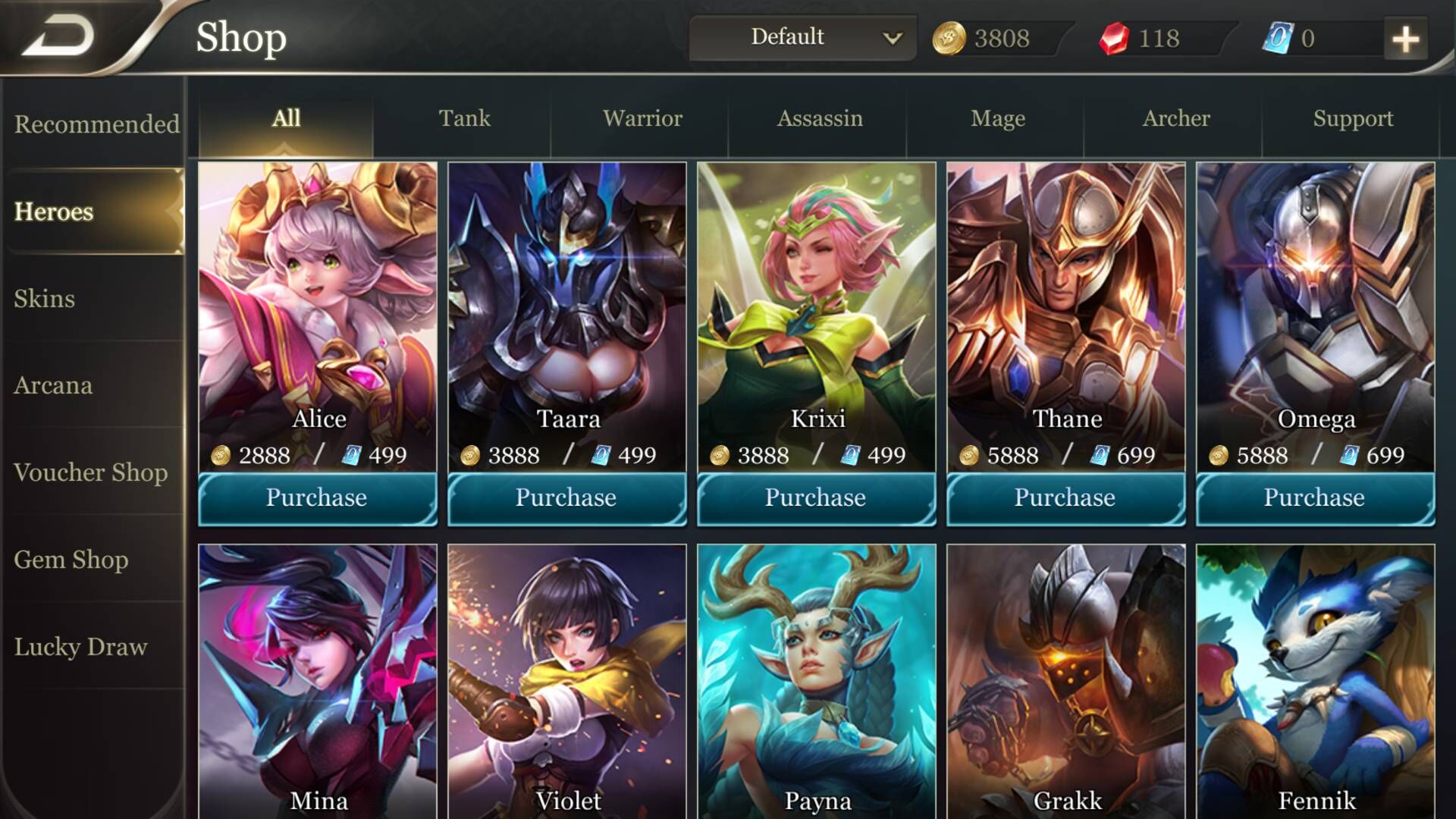Switch to the Archer tab
Image resolution: width=1456 pixels, height=819 pixels.
[1176, 118]
